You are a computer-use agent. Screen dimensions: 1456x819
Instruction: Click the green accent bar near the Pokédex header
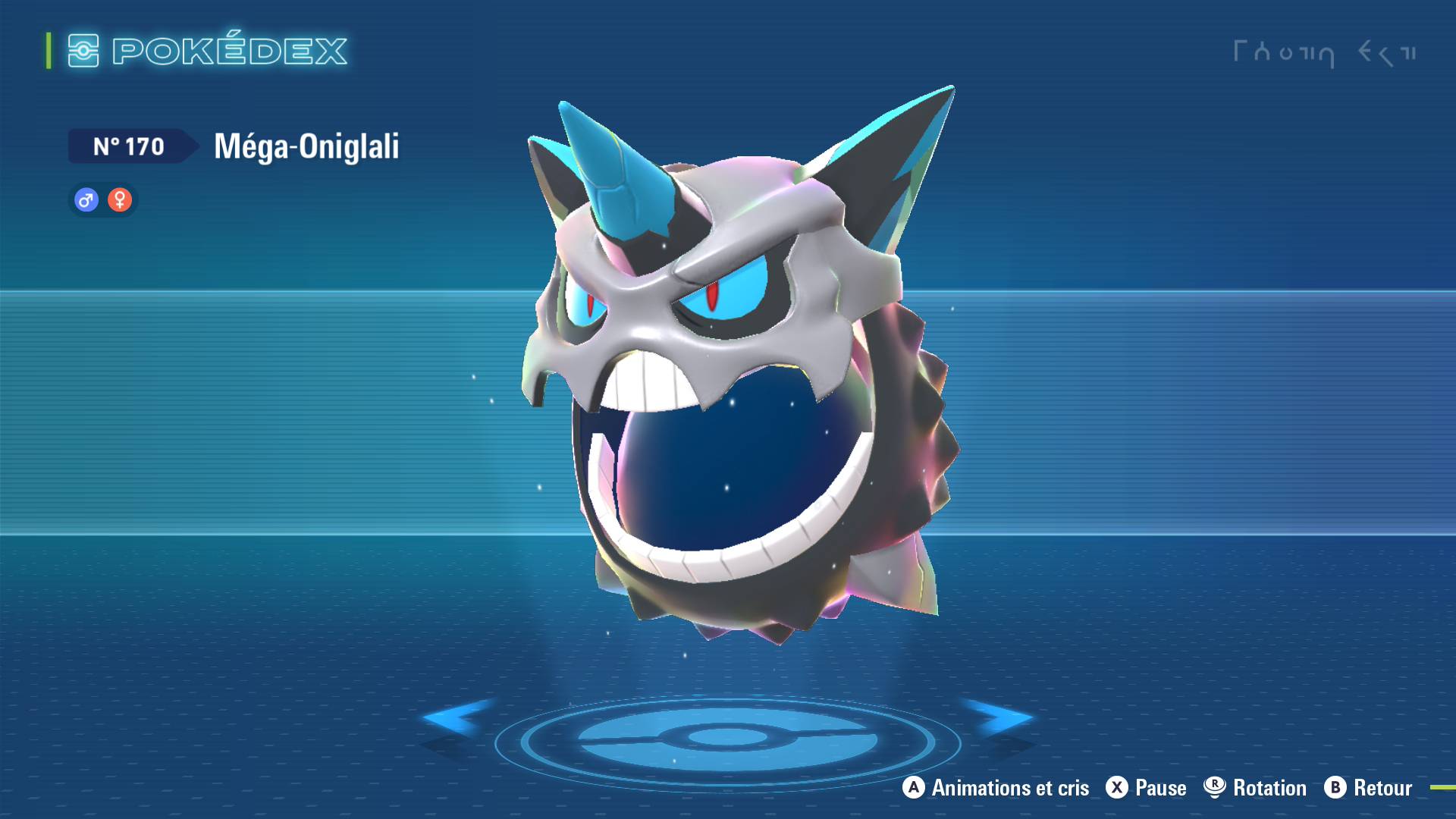coord(48,51)
